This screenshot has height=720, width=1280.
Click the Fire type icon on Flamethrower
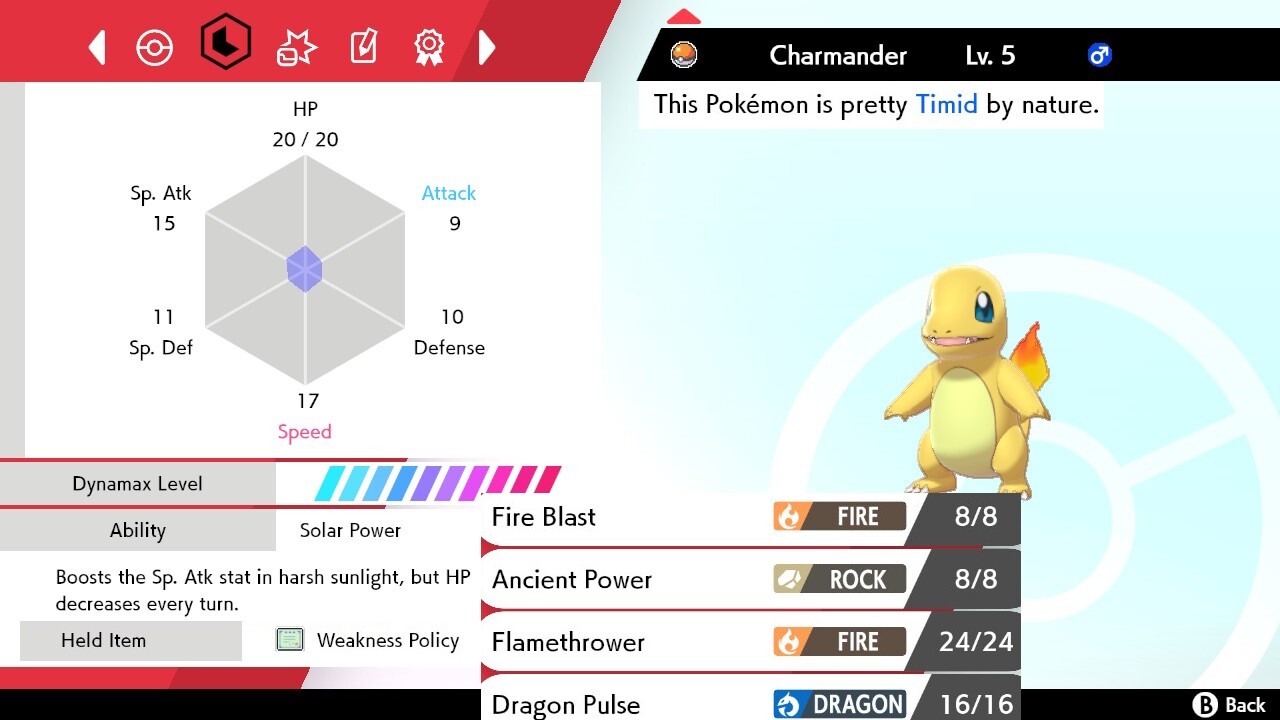tap(838, 641)
